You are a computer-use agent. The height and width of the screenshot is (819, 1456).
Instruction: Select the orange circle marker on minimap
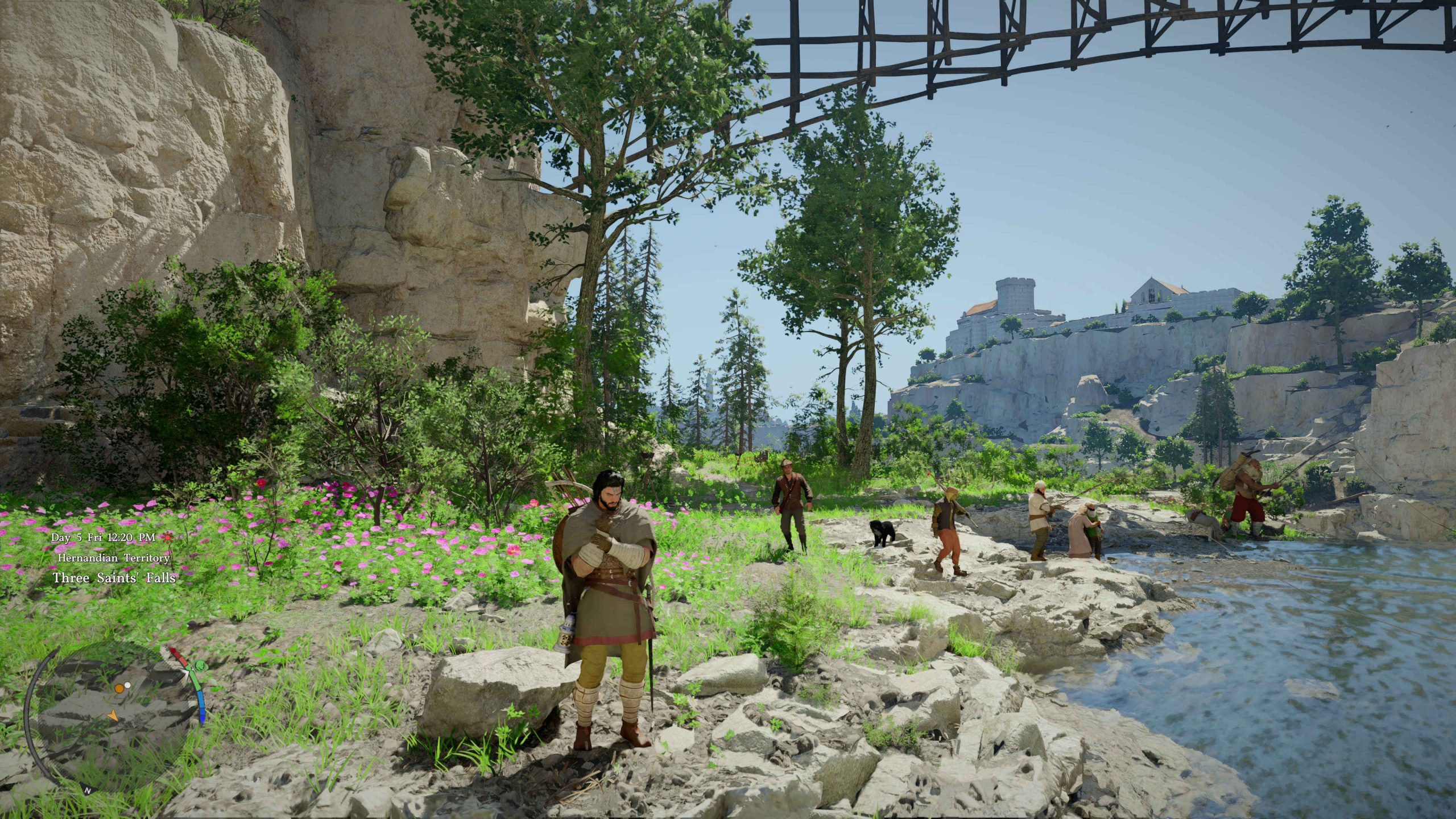(x=119, y=688)
